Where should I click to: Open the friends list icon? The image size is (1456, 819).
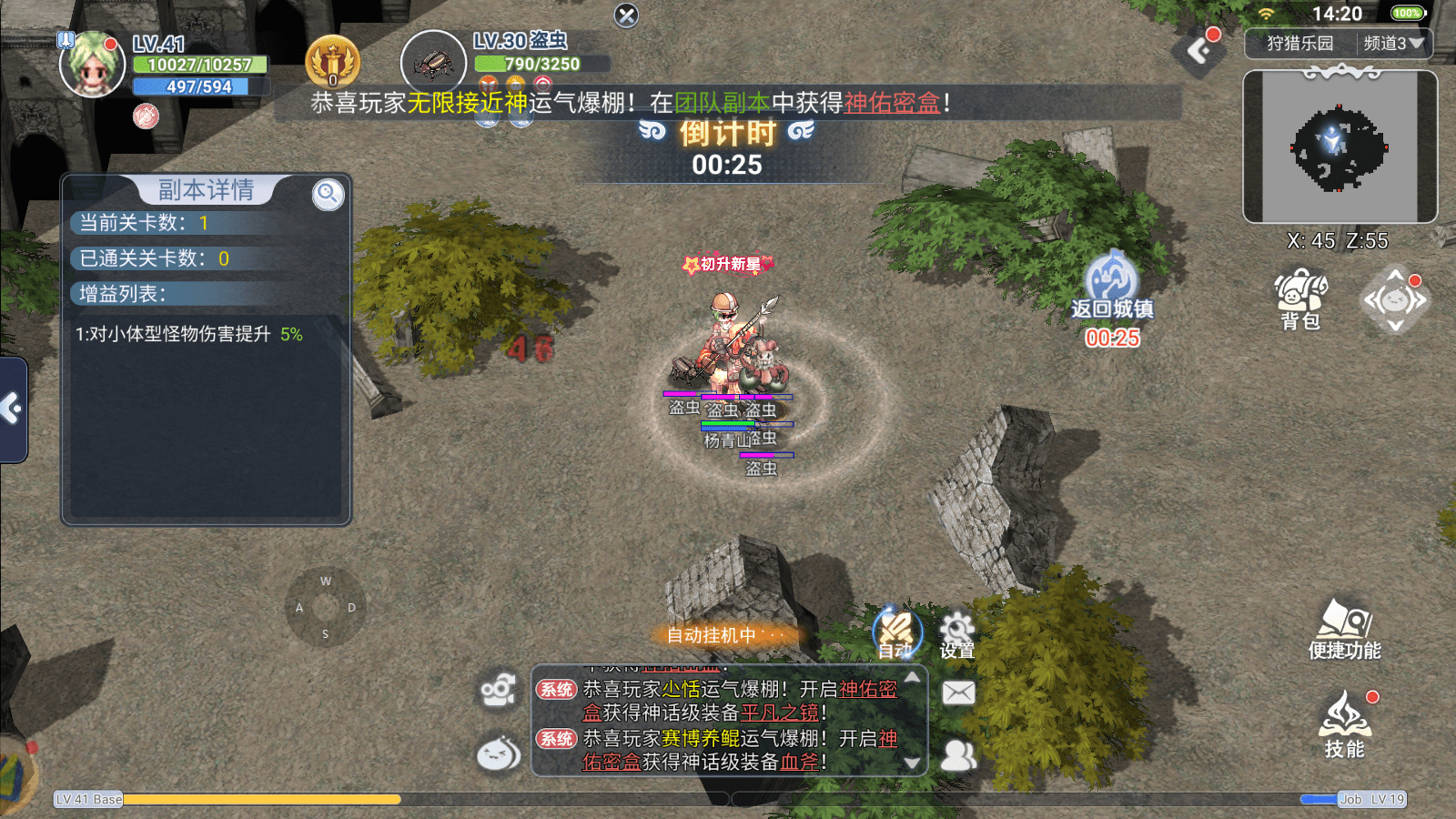[958, 754]
